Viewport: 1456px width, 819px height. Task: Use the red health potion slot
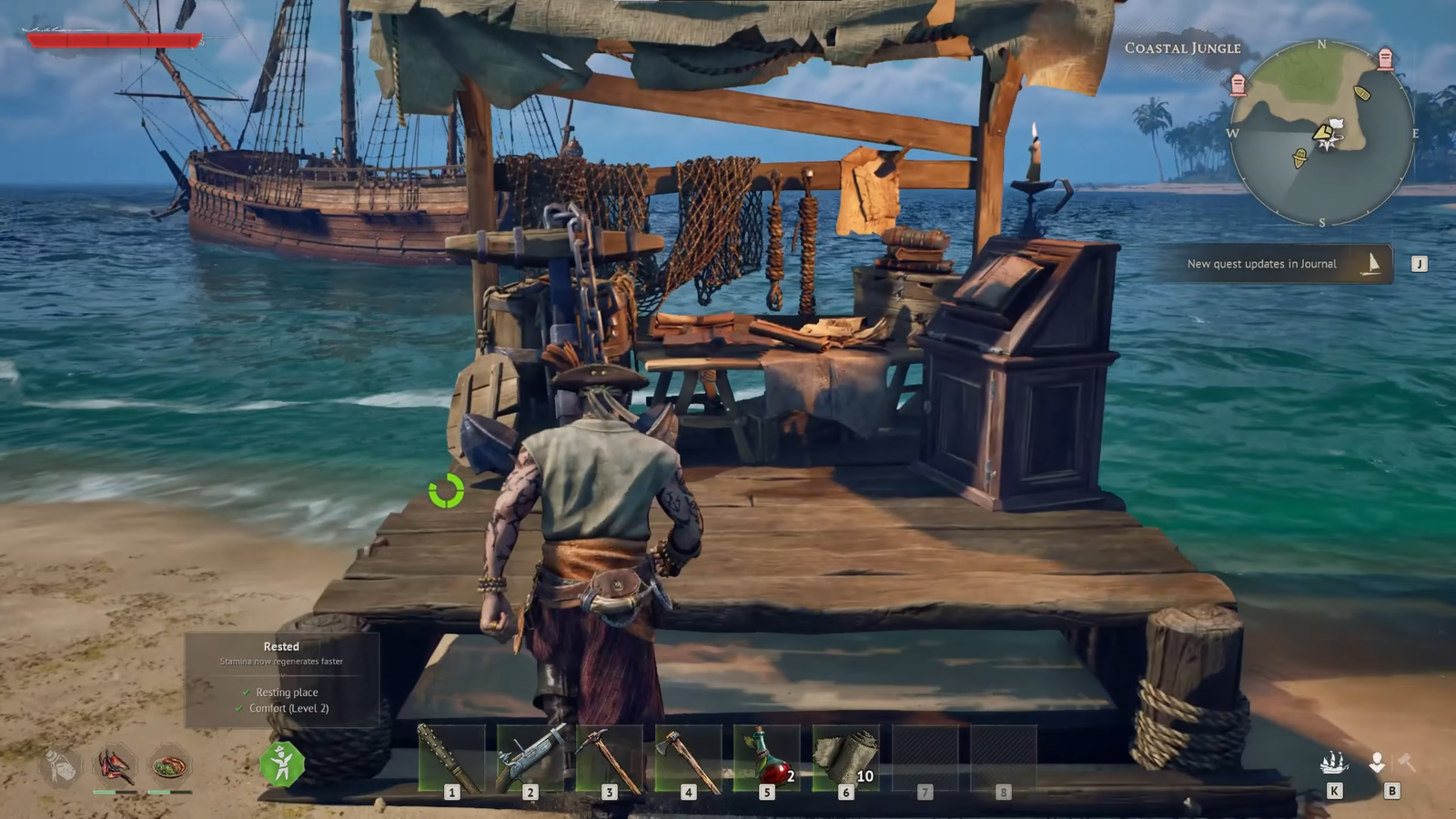point(767,758)
